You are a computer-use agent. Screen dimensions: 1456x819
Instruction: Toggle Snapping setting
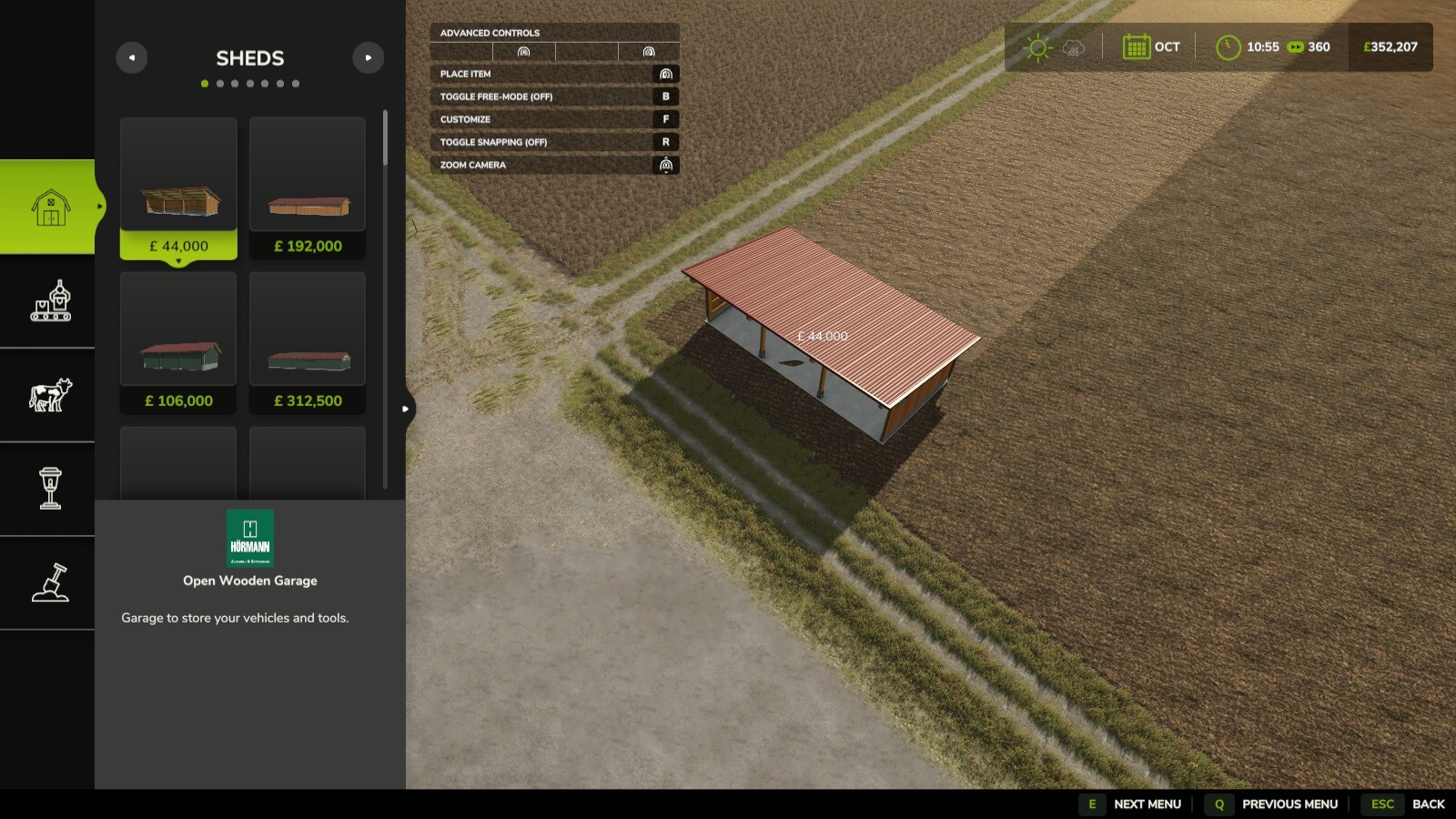(x=555, y=142)
